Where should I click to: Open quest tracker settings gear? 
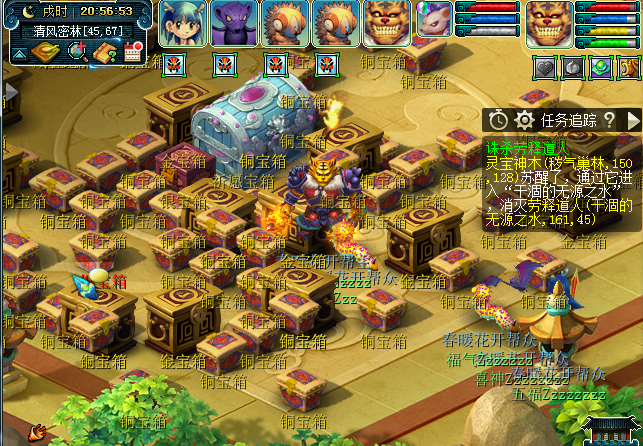click(523, 120)
